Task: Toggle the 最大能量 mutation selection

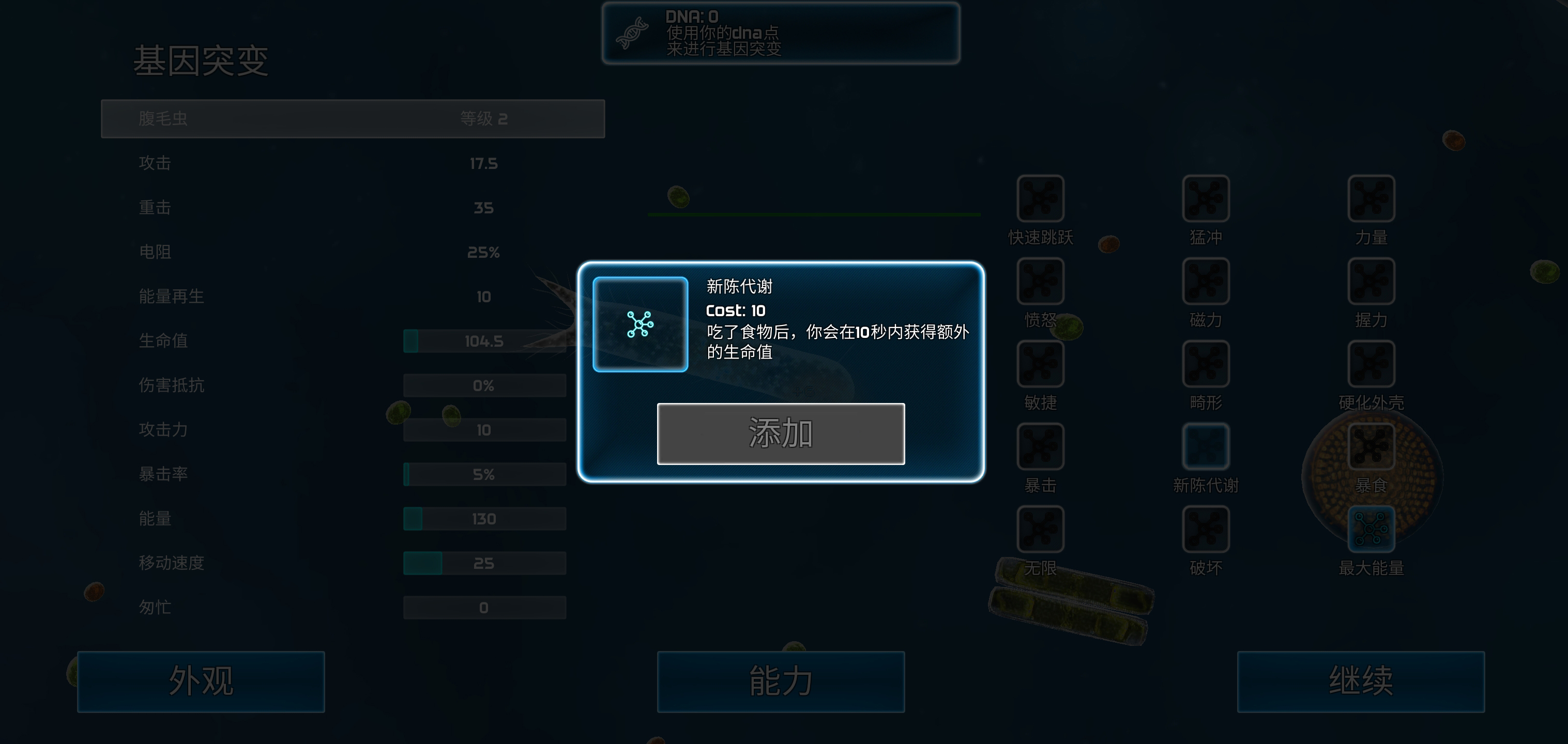Action: point(1371,530)
